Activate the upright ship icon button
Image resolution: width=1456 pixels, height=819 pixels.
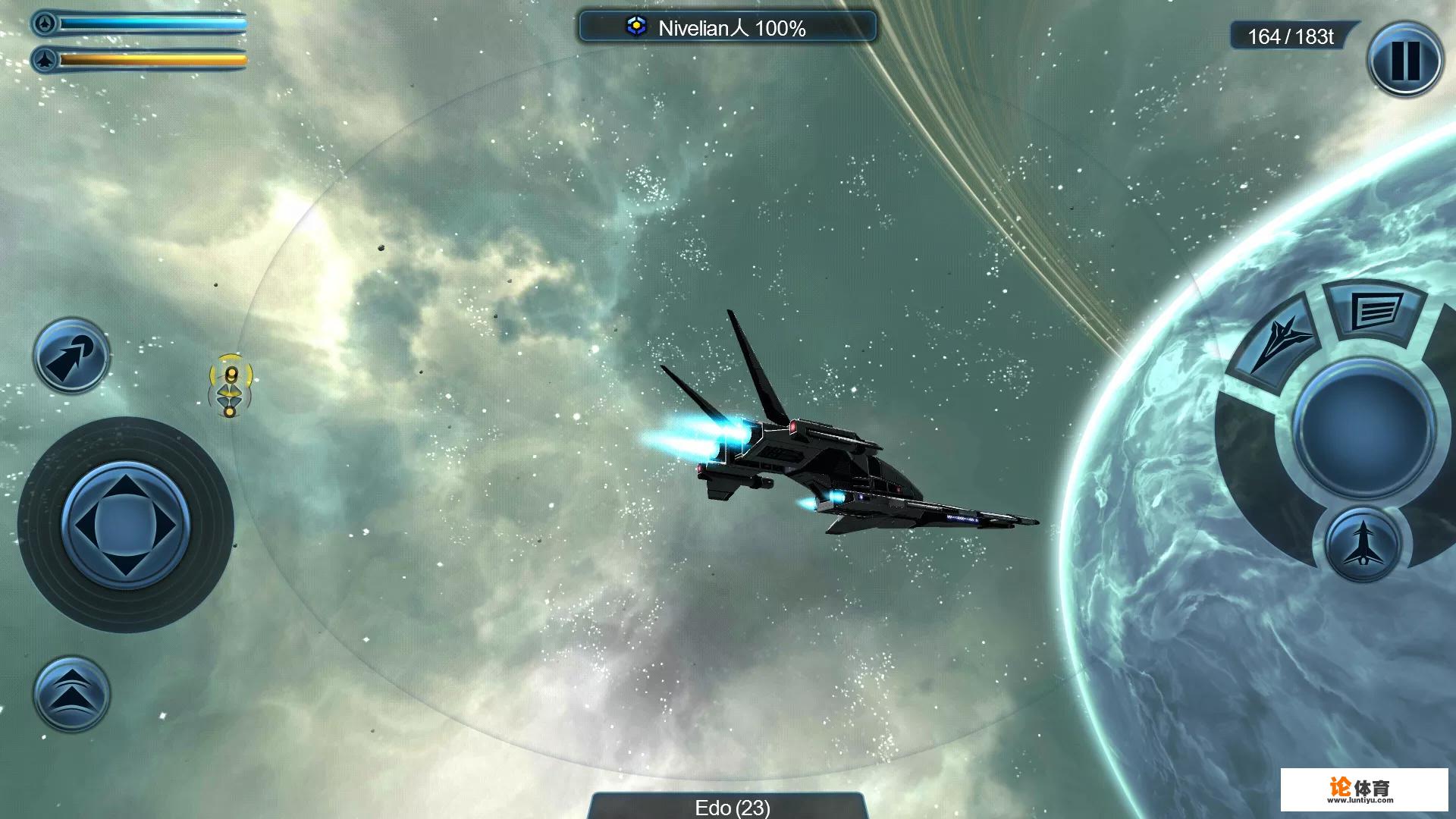[1363, 544]
